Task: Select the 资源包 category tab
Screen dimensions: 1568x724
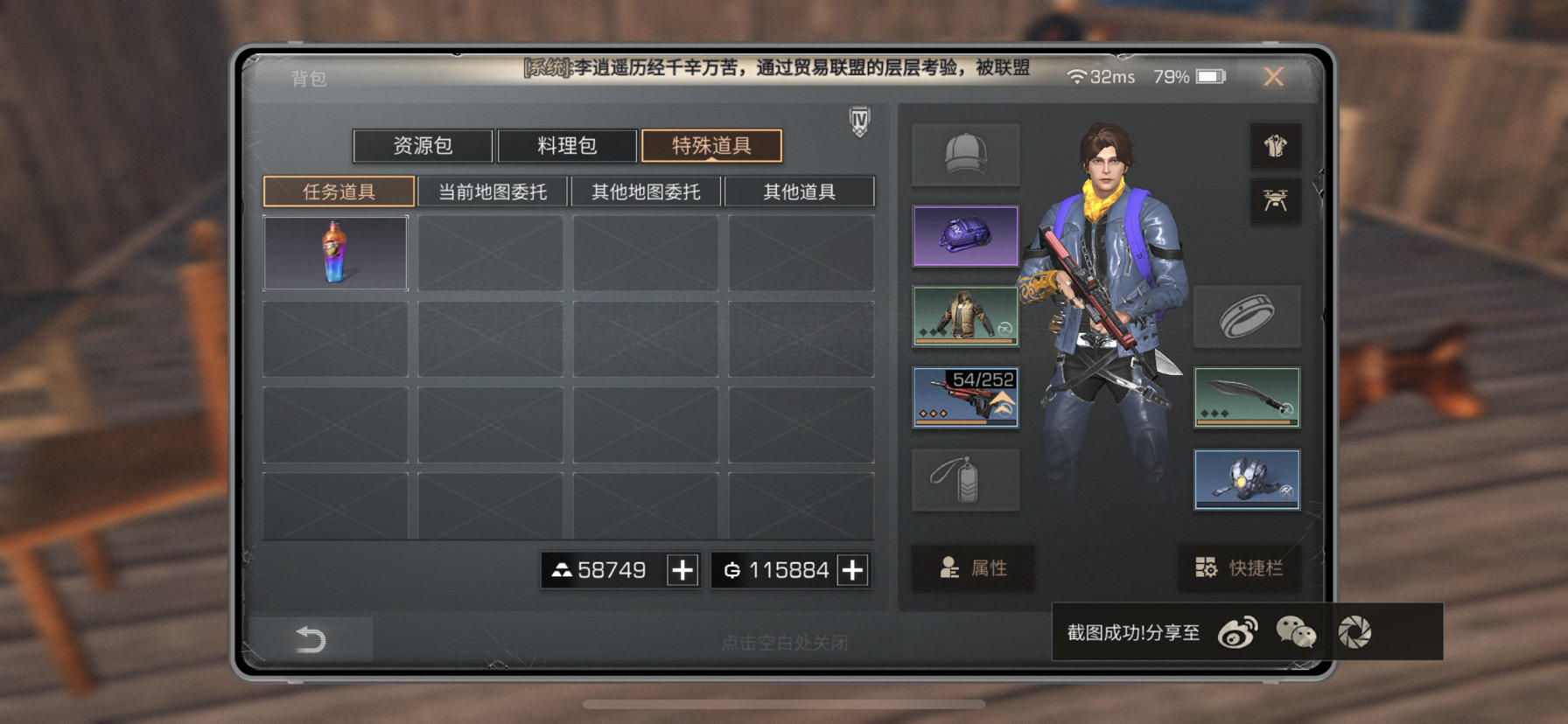Action: click(x=423, y=146)
